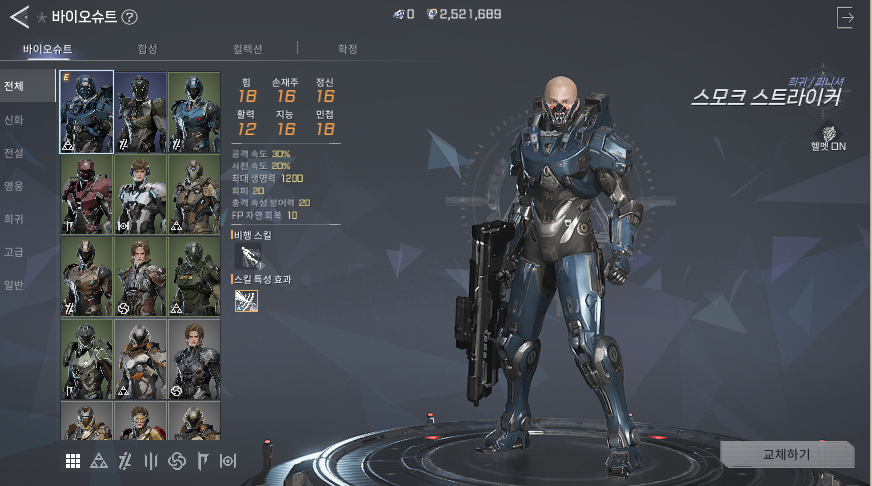Open the help question mark icon
Screen dimensions: 872x486
[x=130, y=17]
